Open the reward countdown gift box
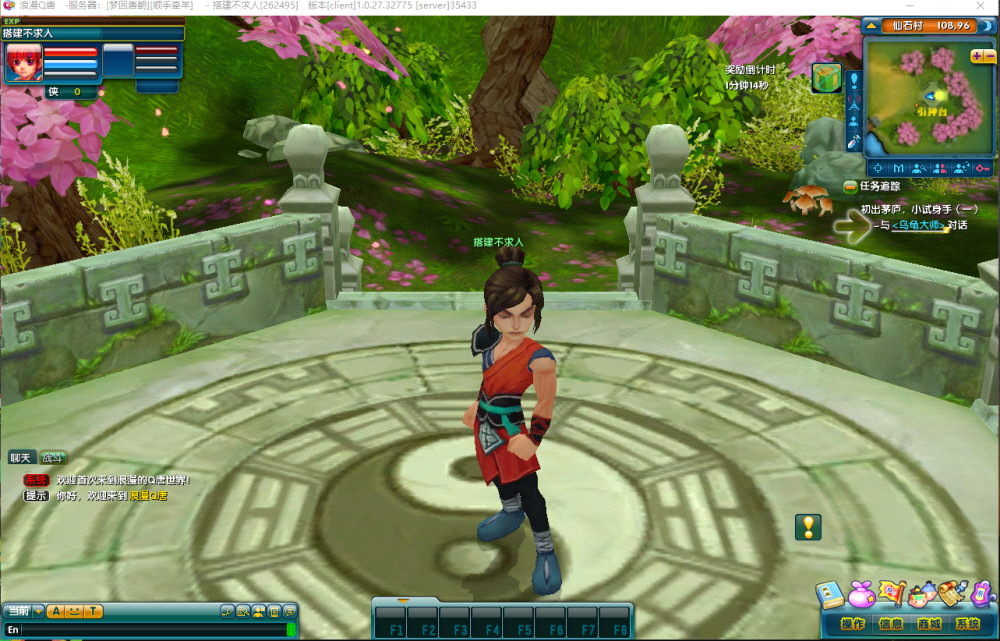The width and height of the screenshot is (1000, 641). [x=826, y=78]
